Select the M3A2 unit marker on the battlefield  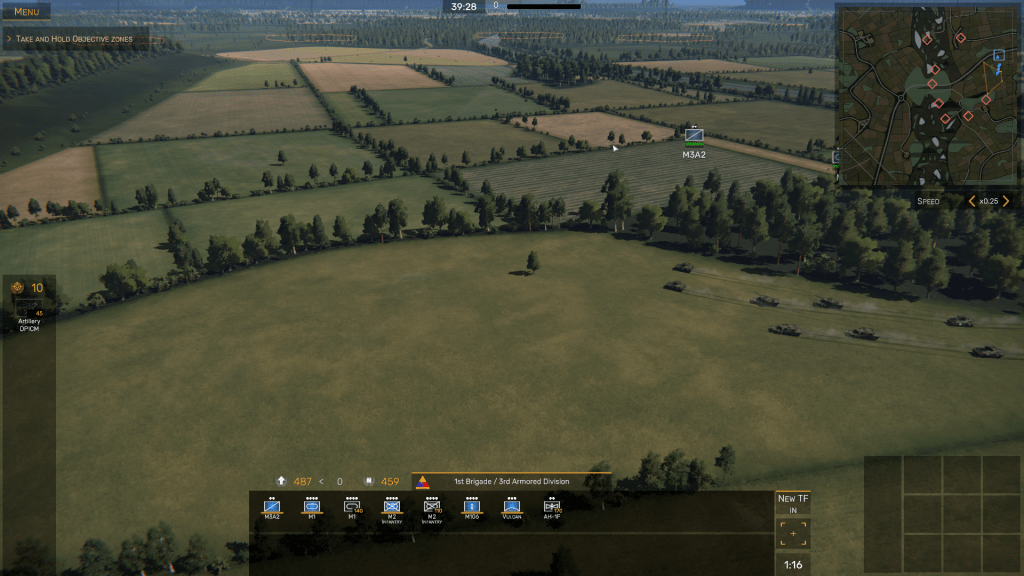pyautogui.click(x=694, y=136)
